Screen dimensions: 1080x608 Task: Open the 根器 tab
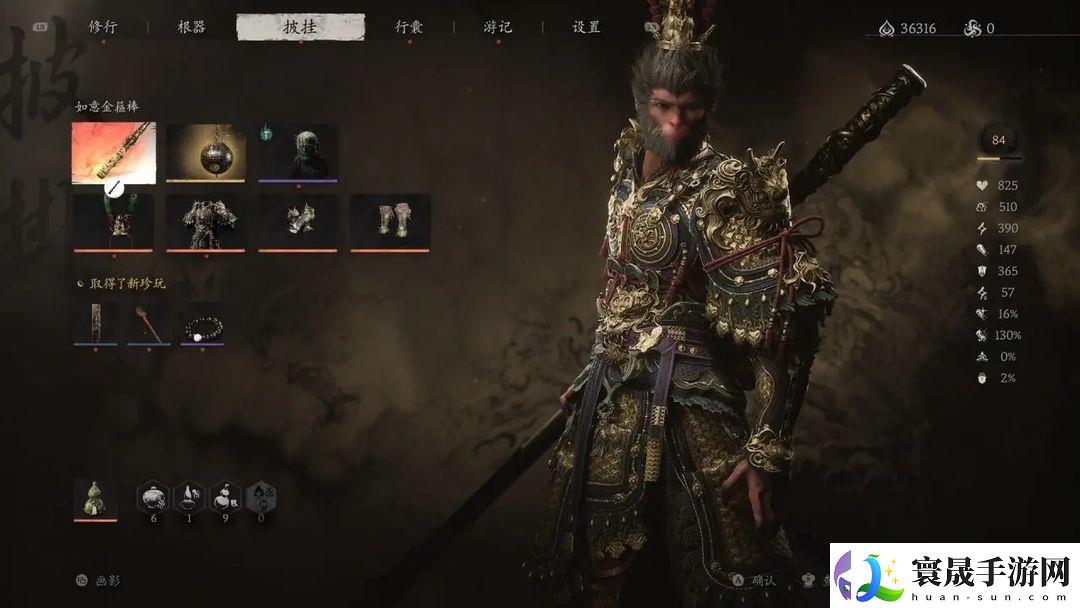point(191,27)
